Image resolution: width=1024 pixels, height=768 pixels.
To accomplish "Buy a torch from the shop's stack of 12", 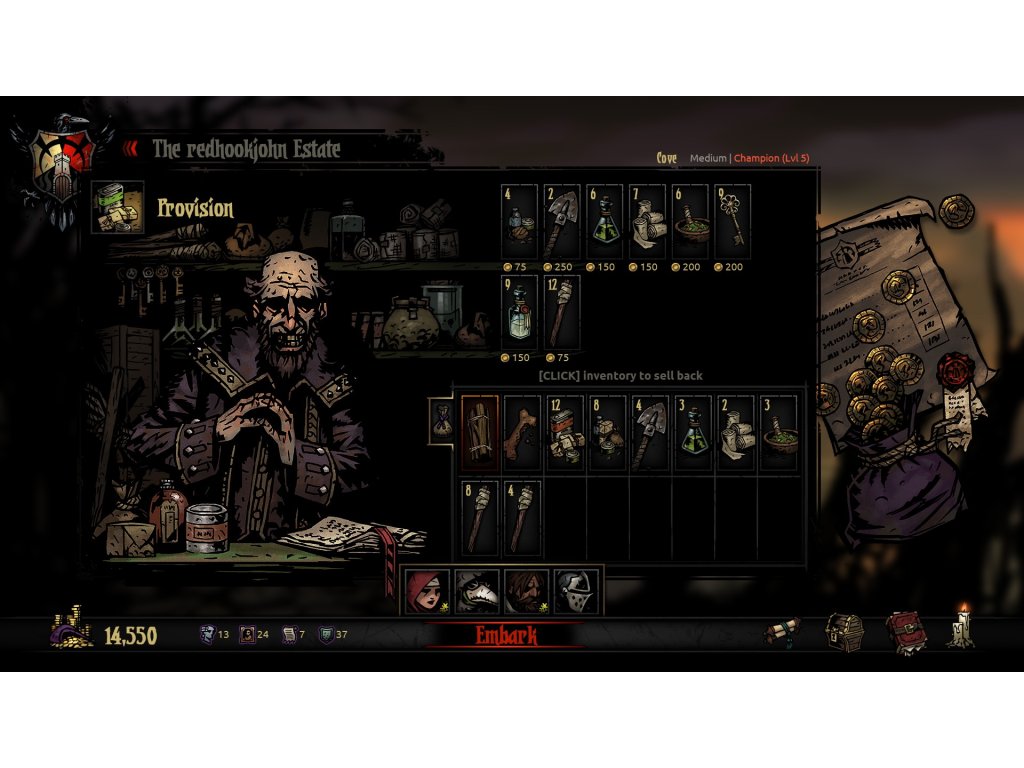I will (561, 312).
